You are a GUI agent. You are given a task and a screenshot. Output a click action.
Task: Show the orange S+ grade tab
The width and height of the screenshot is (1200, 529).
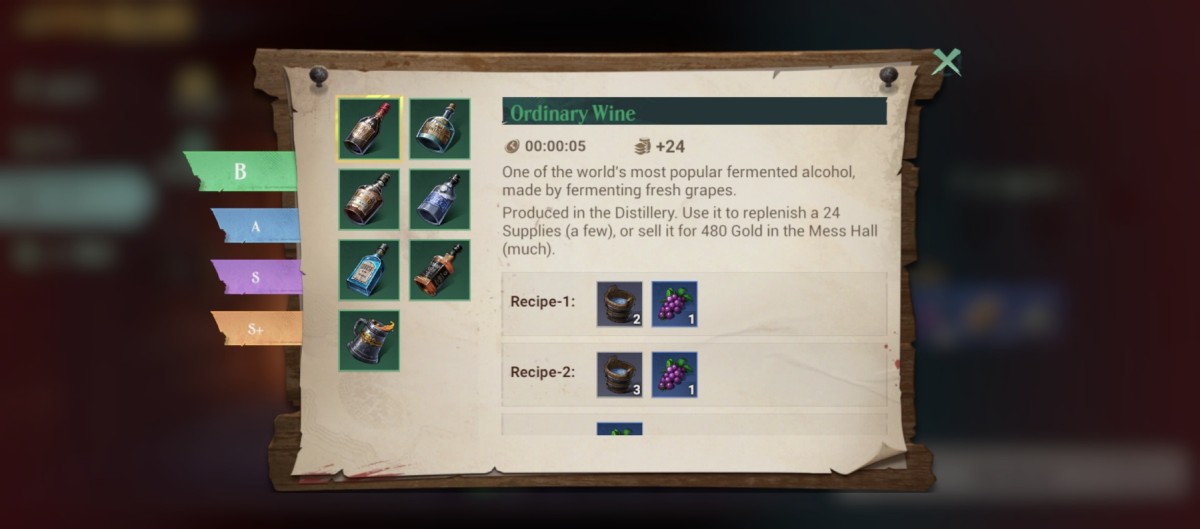[x=256, y=328]
